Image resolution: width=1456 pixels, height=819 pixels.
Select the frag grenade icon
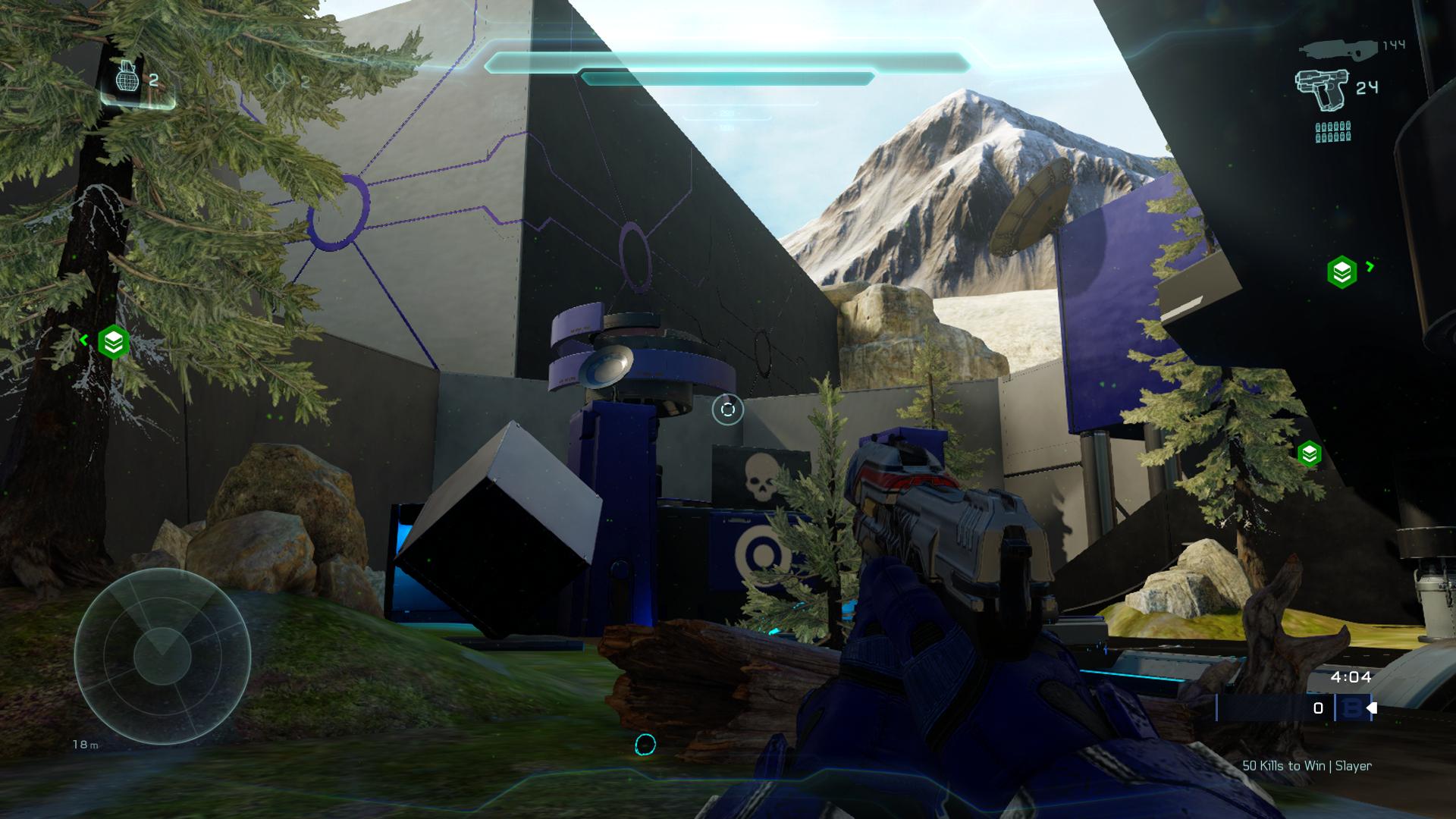127,77
